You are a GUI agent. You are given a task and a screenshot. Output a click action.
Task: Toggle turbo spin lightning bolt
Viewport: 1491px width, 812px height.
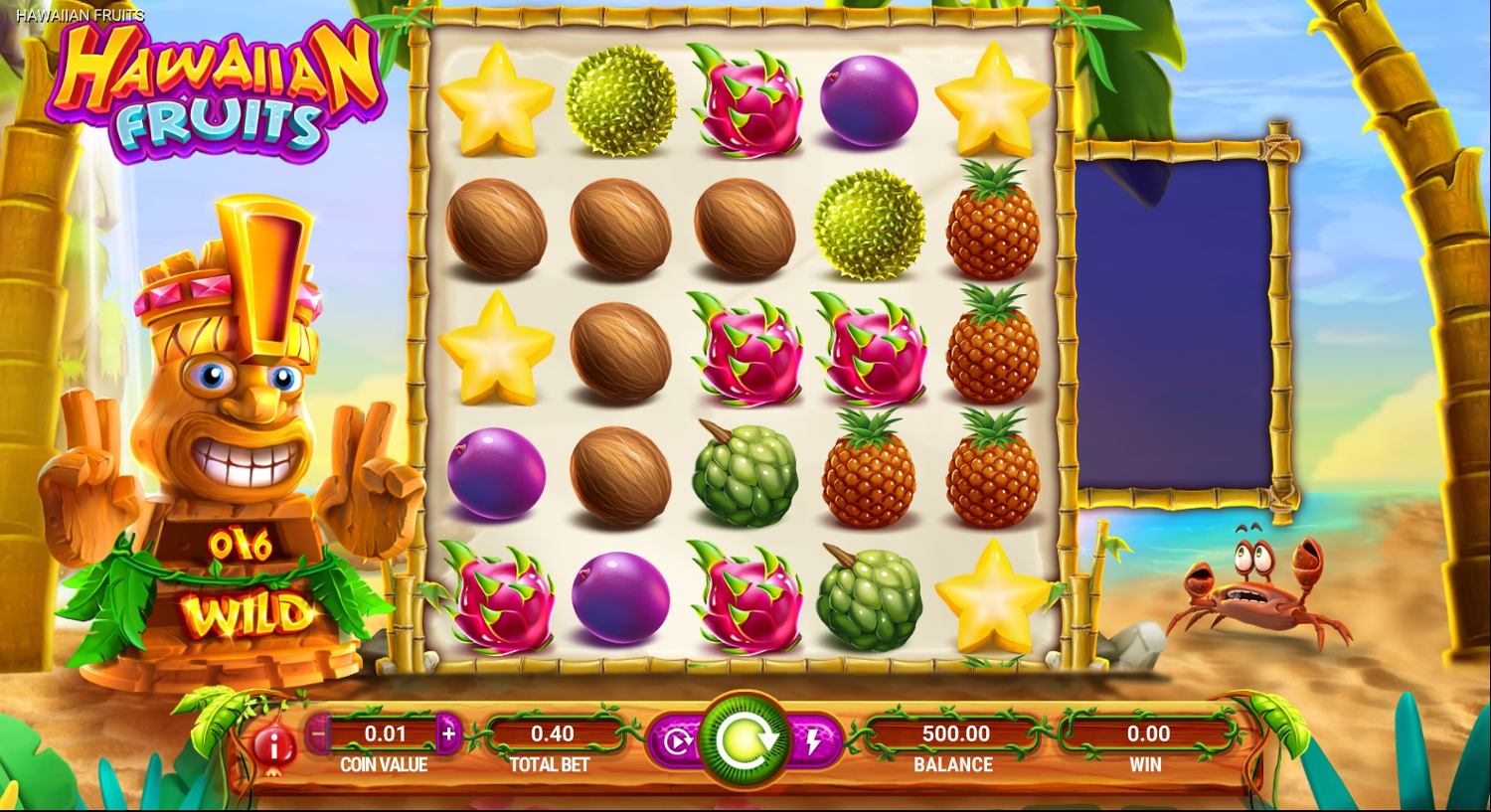[x=814, y=741]
